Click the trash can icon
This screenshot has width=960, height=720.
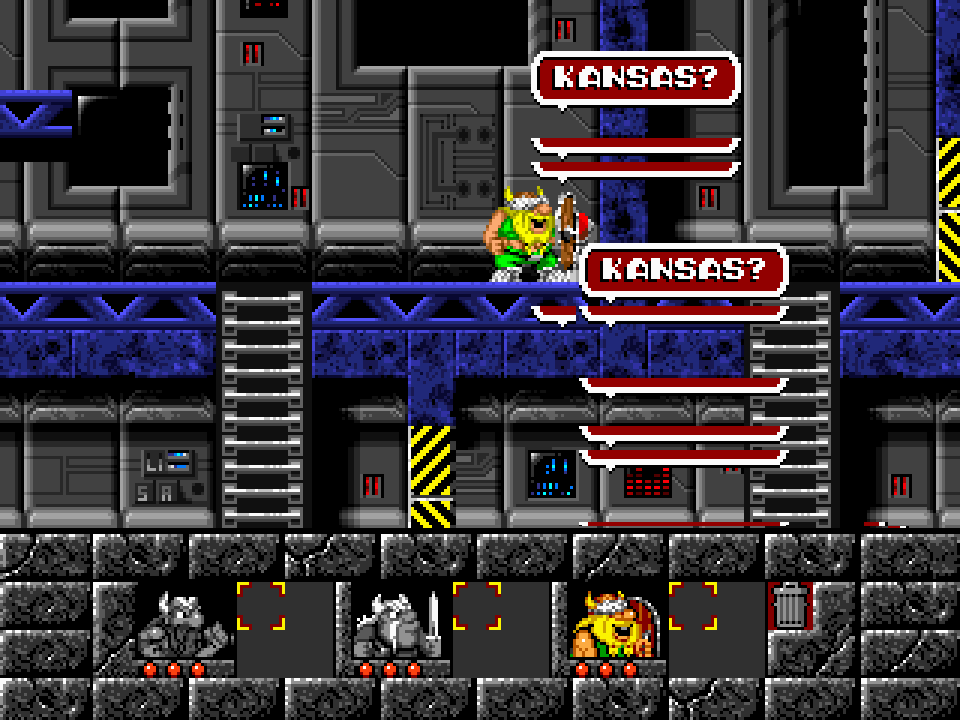tap(791, 605)
